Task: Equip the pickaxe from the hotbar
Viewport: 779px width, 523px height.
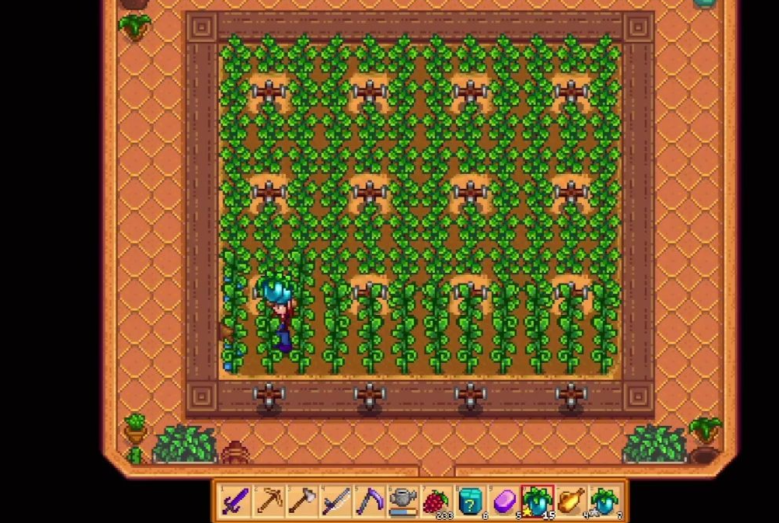Action: (x=269, y=500)
